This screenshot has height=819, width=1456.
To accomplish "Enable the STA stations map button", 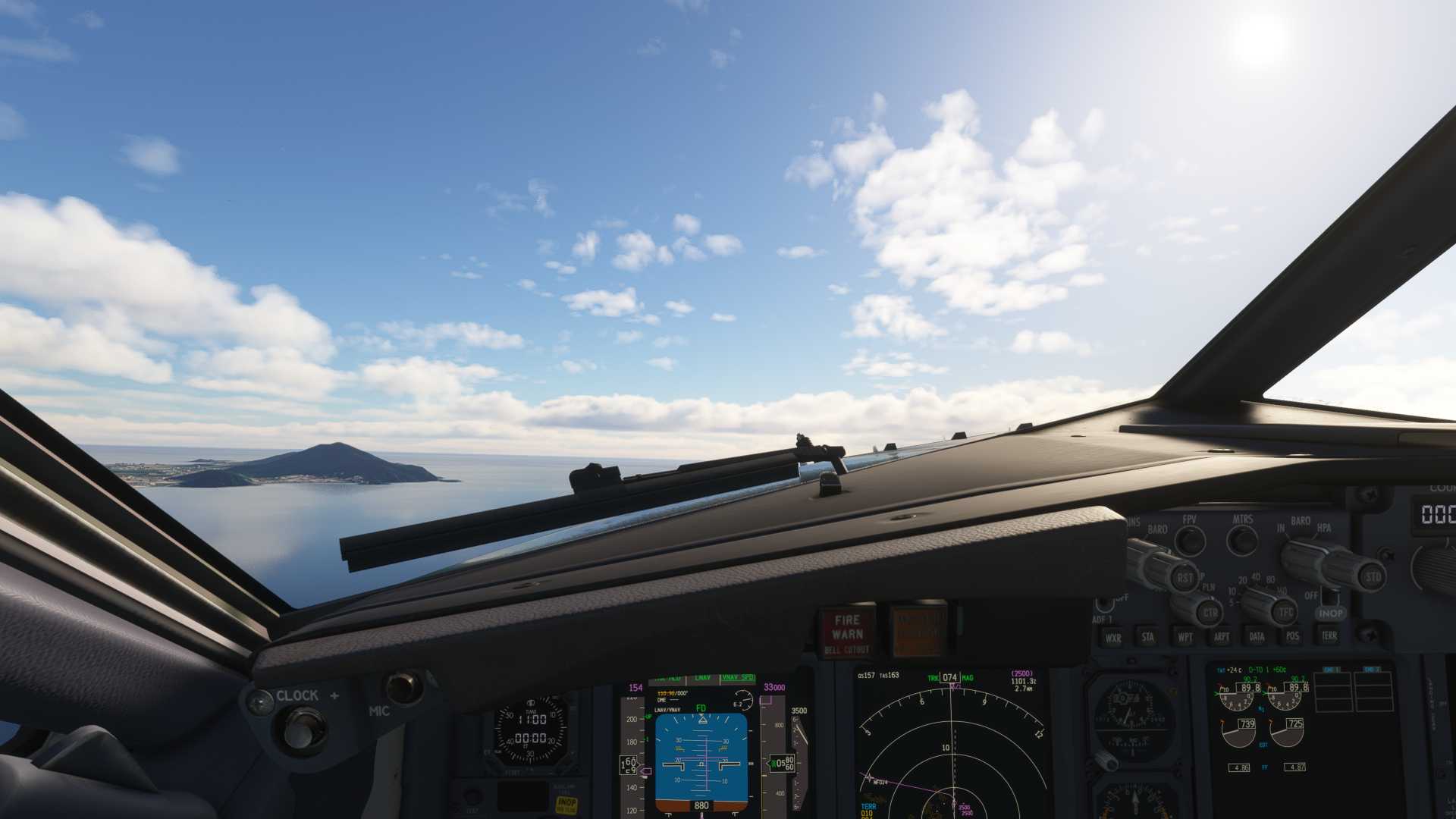I will point(1148,637).
